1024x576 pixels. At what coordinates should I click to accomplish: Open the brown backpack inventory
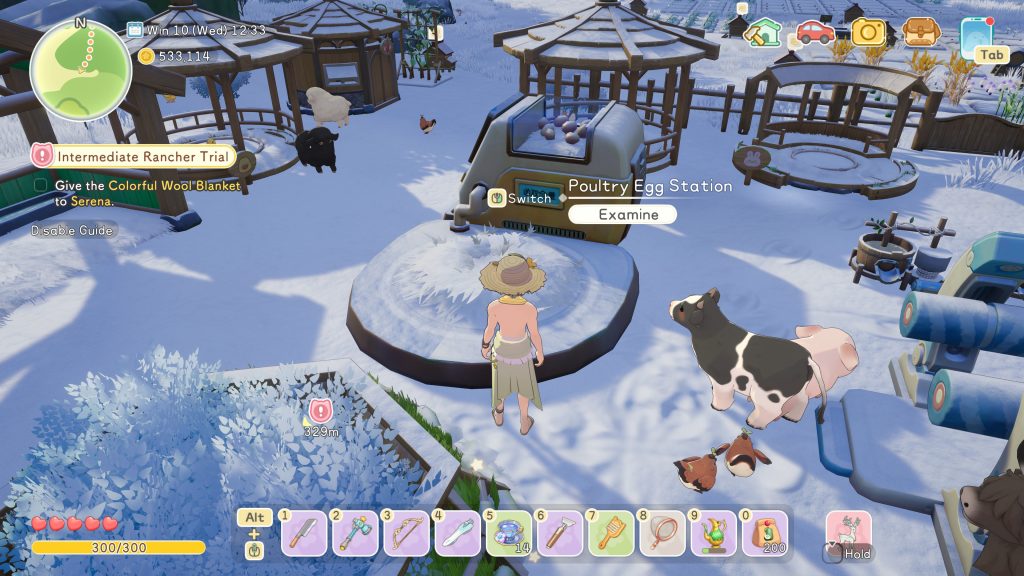(x=920, y=32)
